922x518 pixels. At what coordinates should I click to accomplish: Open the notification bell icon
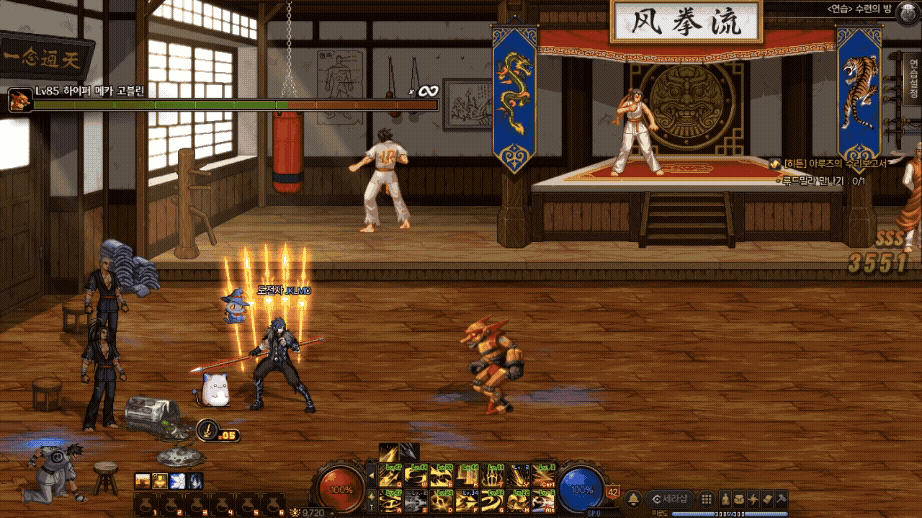point(633,498)
